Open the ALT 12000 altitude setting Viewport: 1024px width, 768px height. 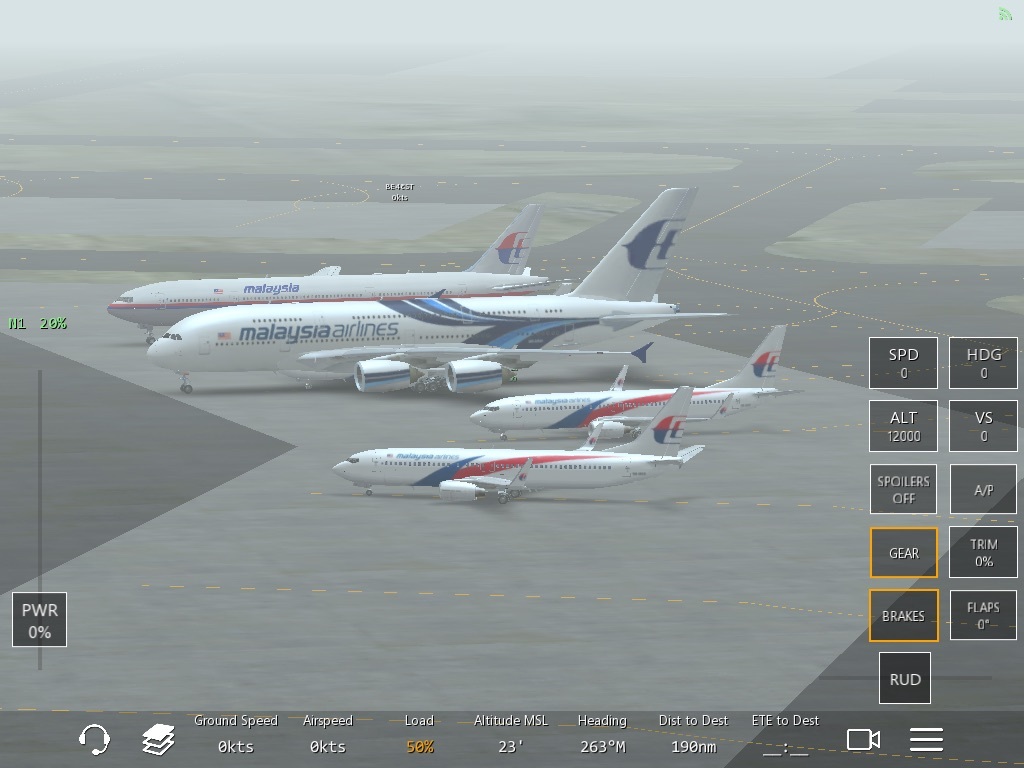coord(903,426)
